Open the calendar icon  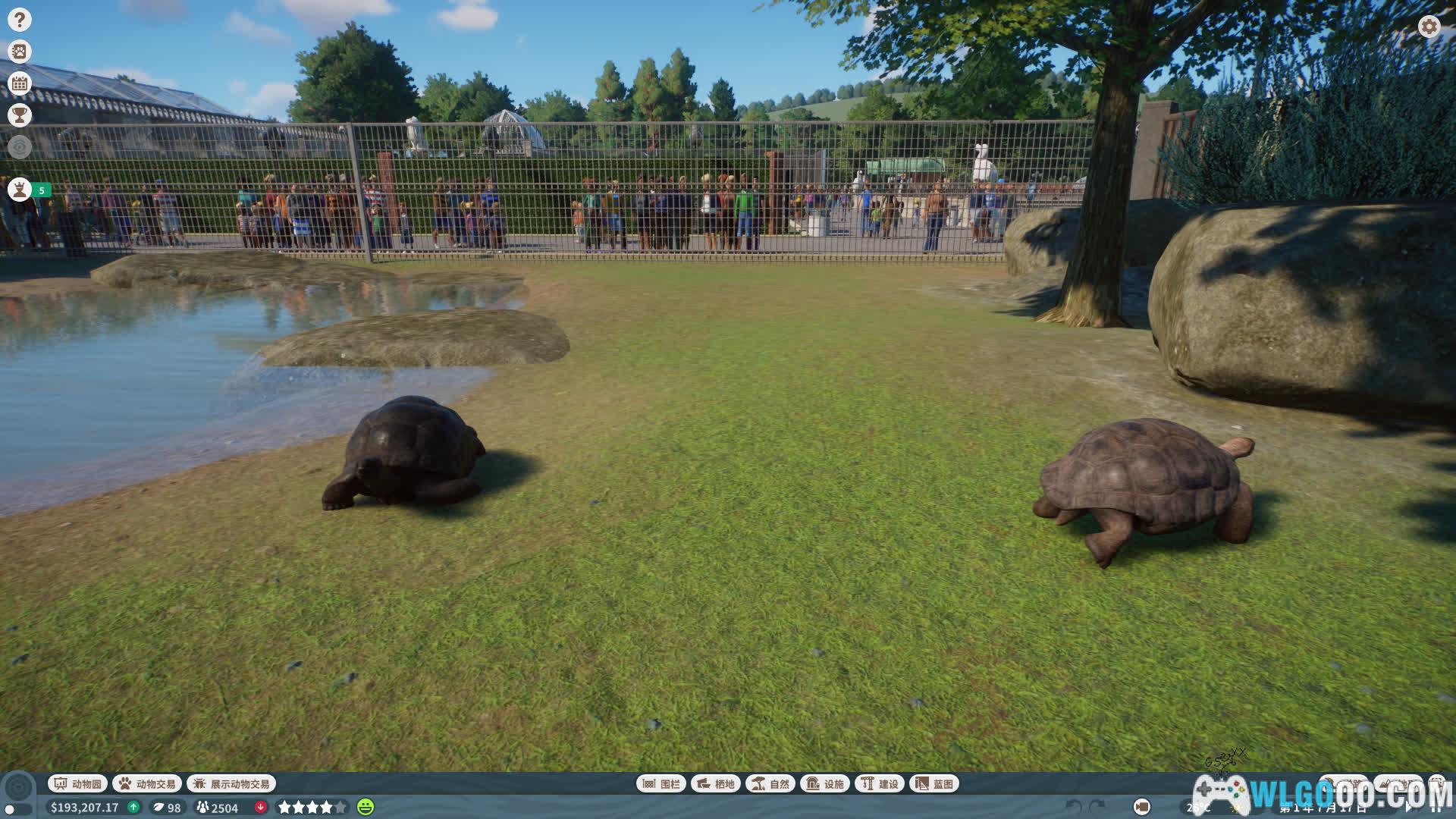[x=20, y=83]
